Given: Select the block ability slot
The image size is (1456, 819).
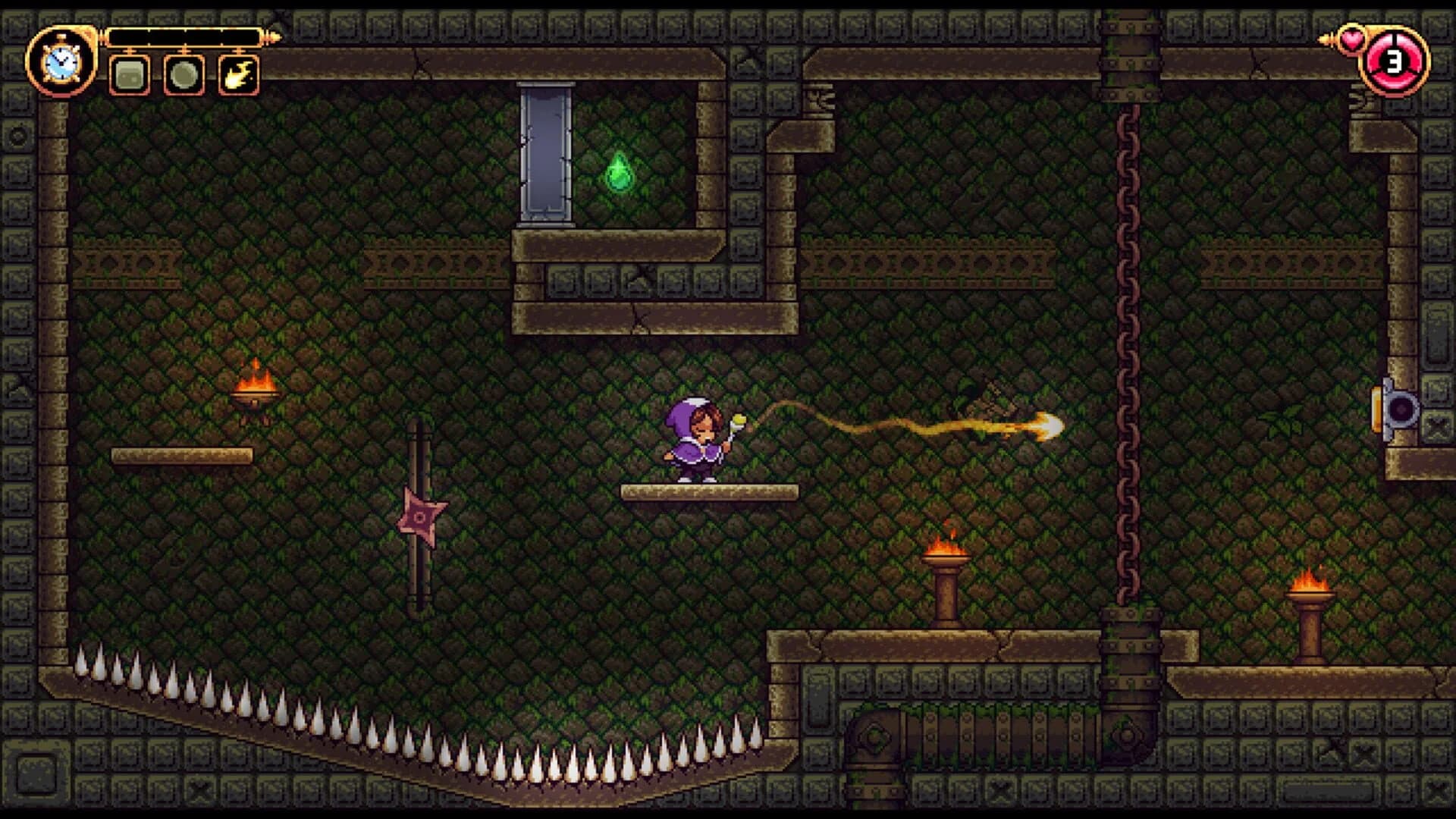Looking at the screenshot, I should (x=129, y=76).
